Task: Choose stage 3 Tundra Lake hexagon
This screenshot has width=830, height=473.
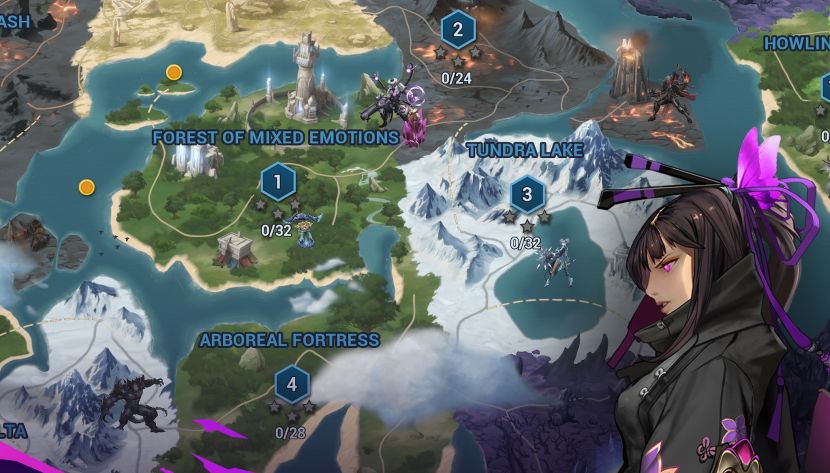Action: [x=527, y=194]
